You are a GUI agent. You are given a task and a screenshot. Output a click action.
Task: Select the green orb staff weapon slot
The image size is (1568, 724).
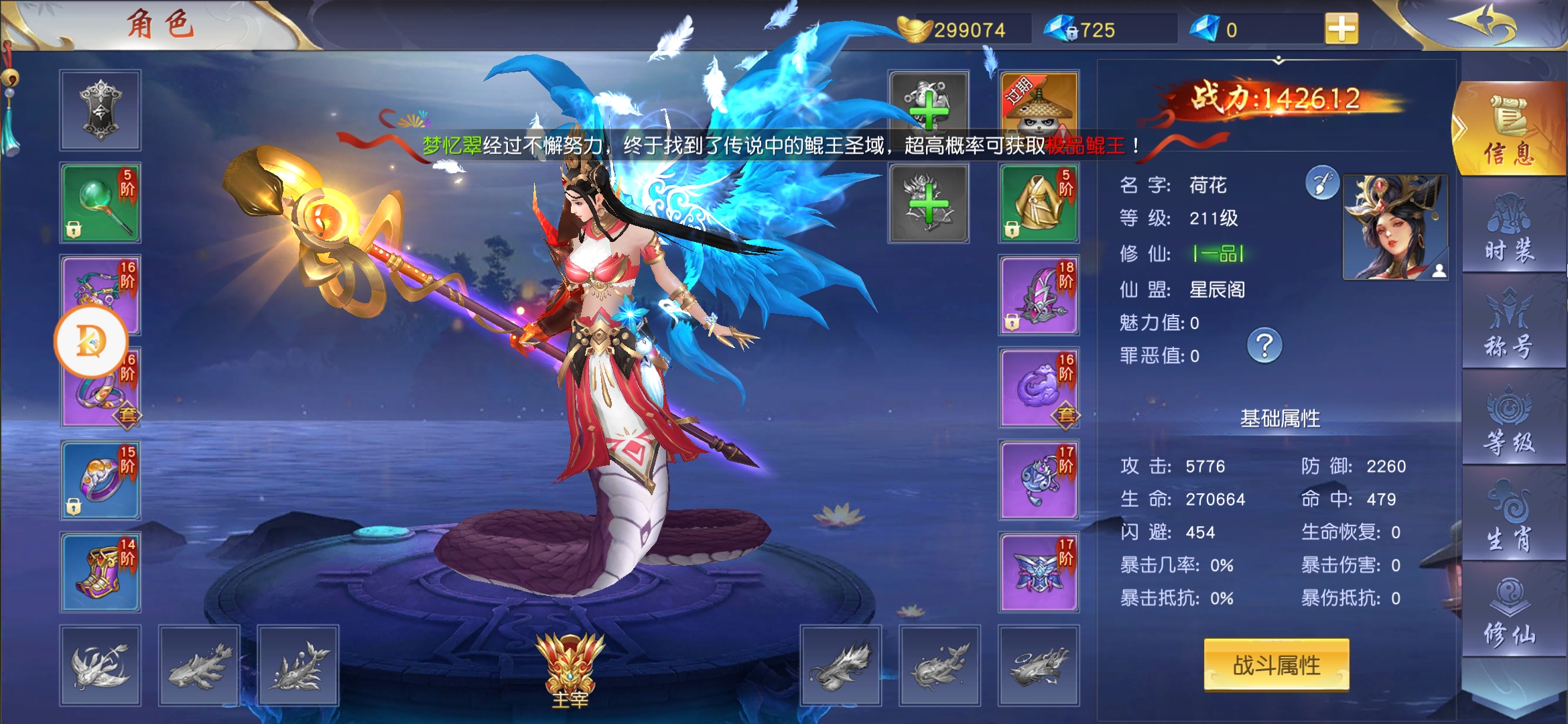point(101,202)
